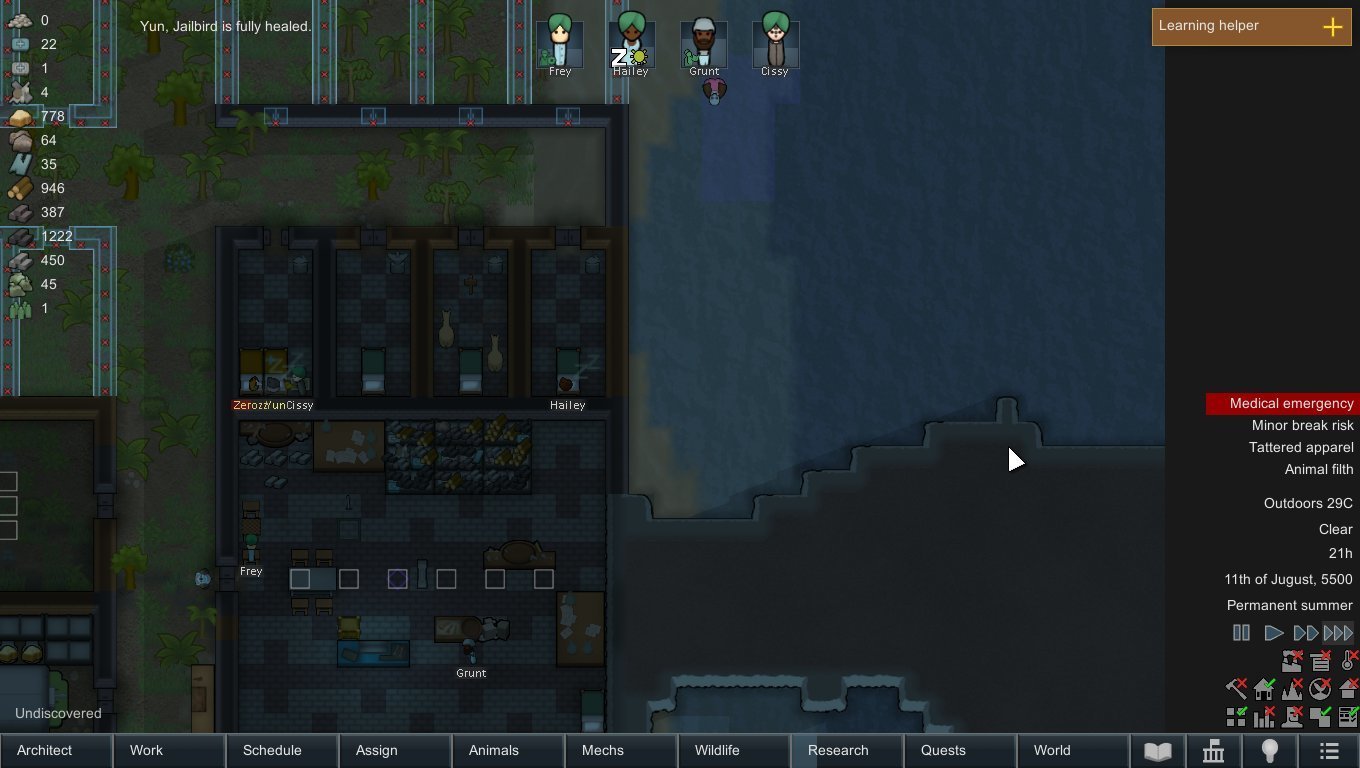Click the Medical emergency alert
The height and width of the screenshot is (768, 1360).
(1283, 404)
